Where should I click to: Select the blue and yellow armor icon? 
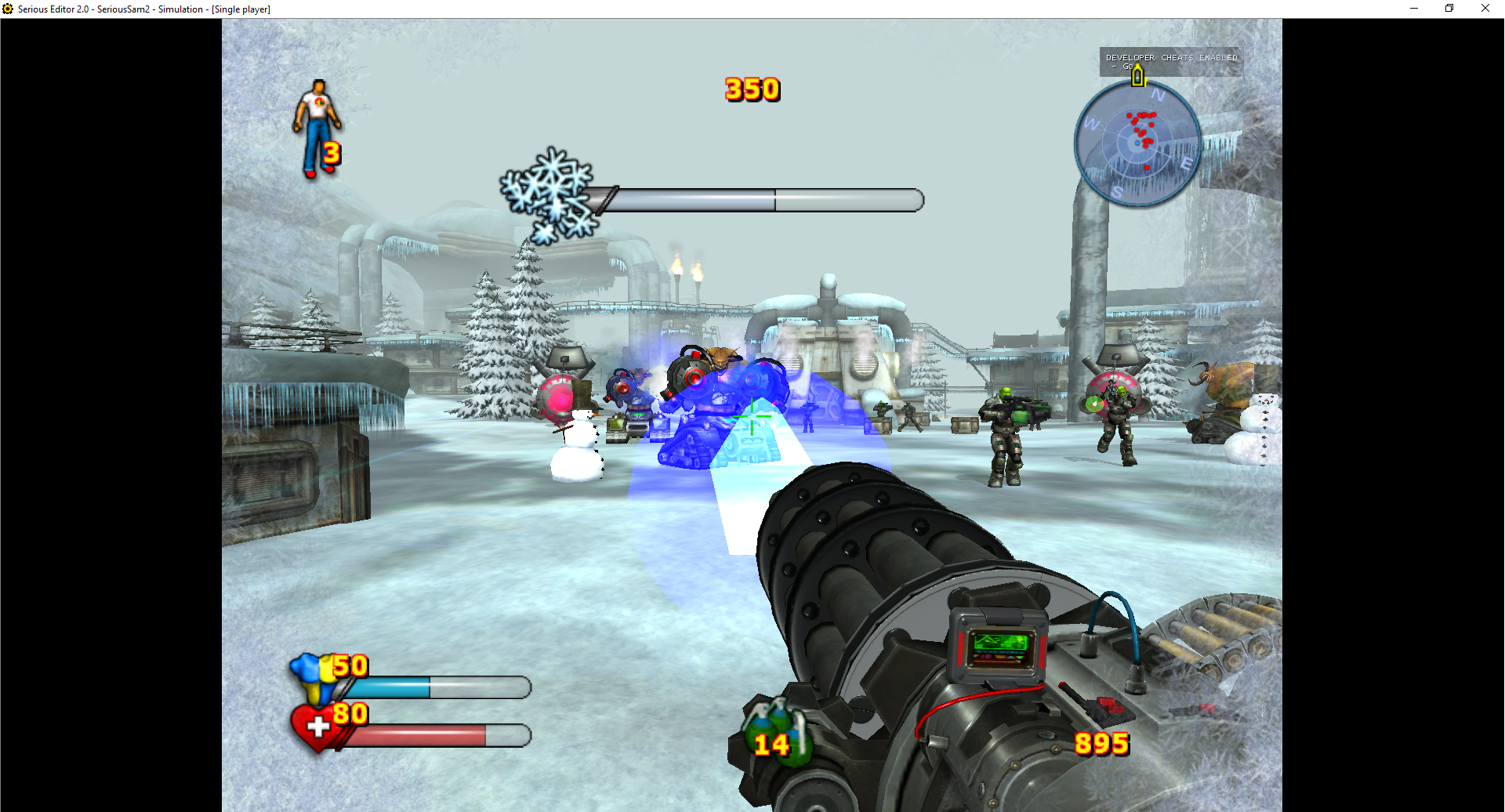pyautogui.click(x=314, y=676)
